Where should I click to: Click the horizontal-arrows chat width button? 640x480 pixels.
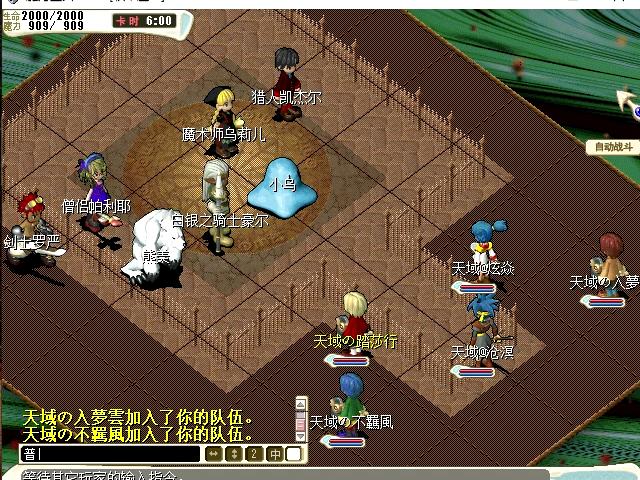214,454
